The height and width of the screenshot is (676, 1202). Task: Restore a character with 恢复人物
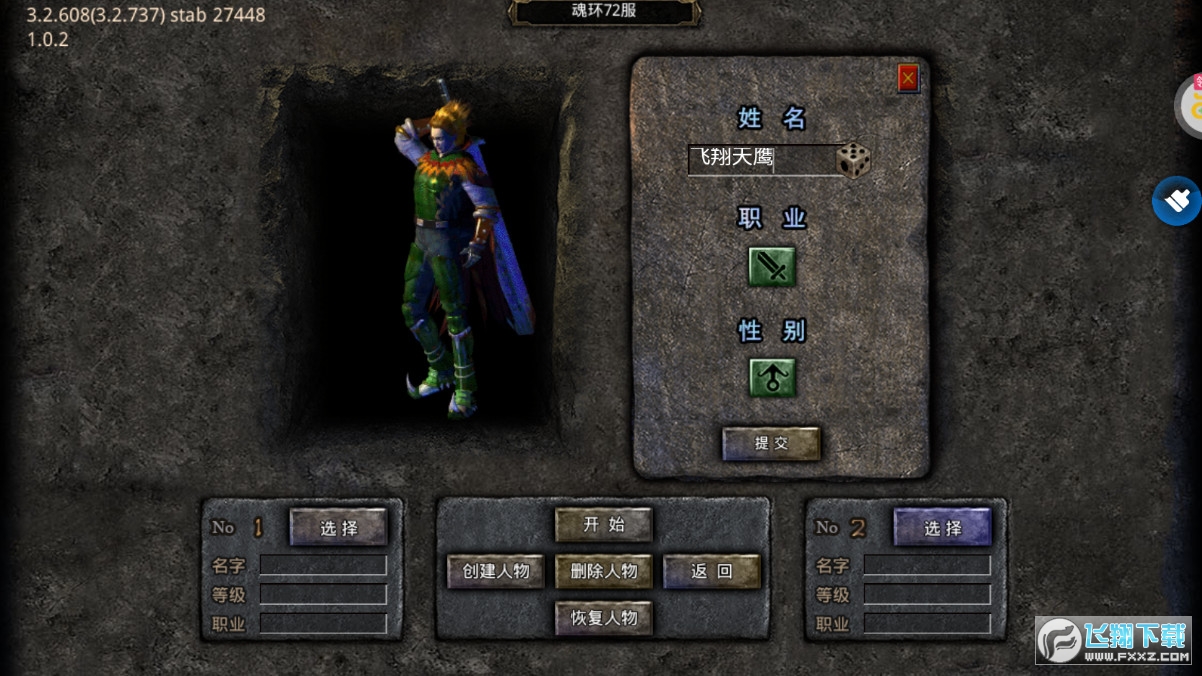tap(603, 618)
